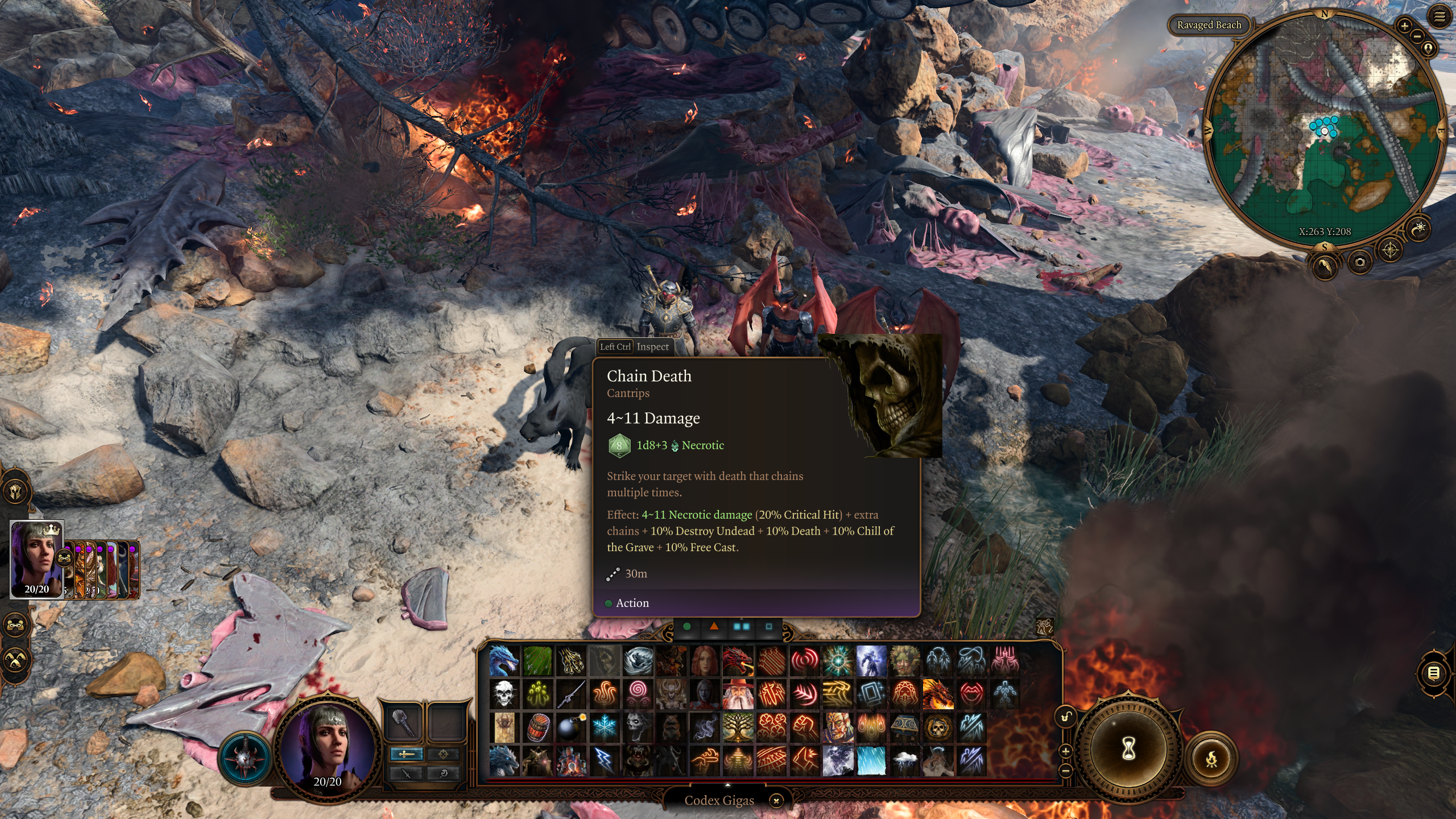
Task: Select the shovel melee weapon slot
Action: 404,723
